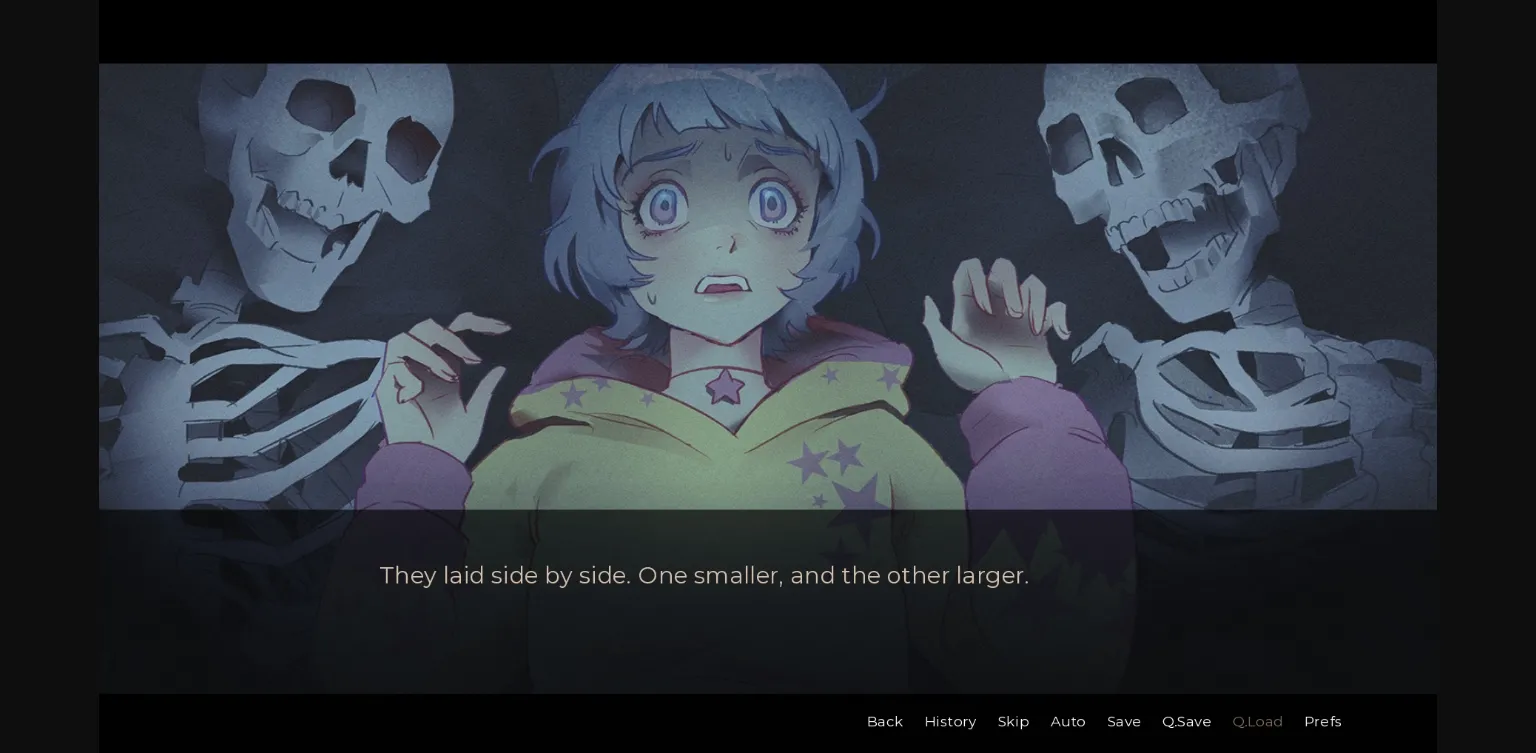Enable Skip mode
1536x753 pixels.
(x=1013, y=721)
